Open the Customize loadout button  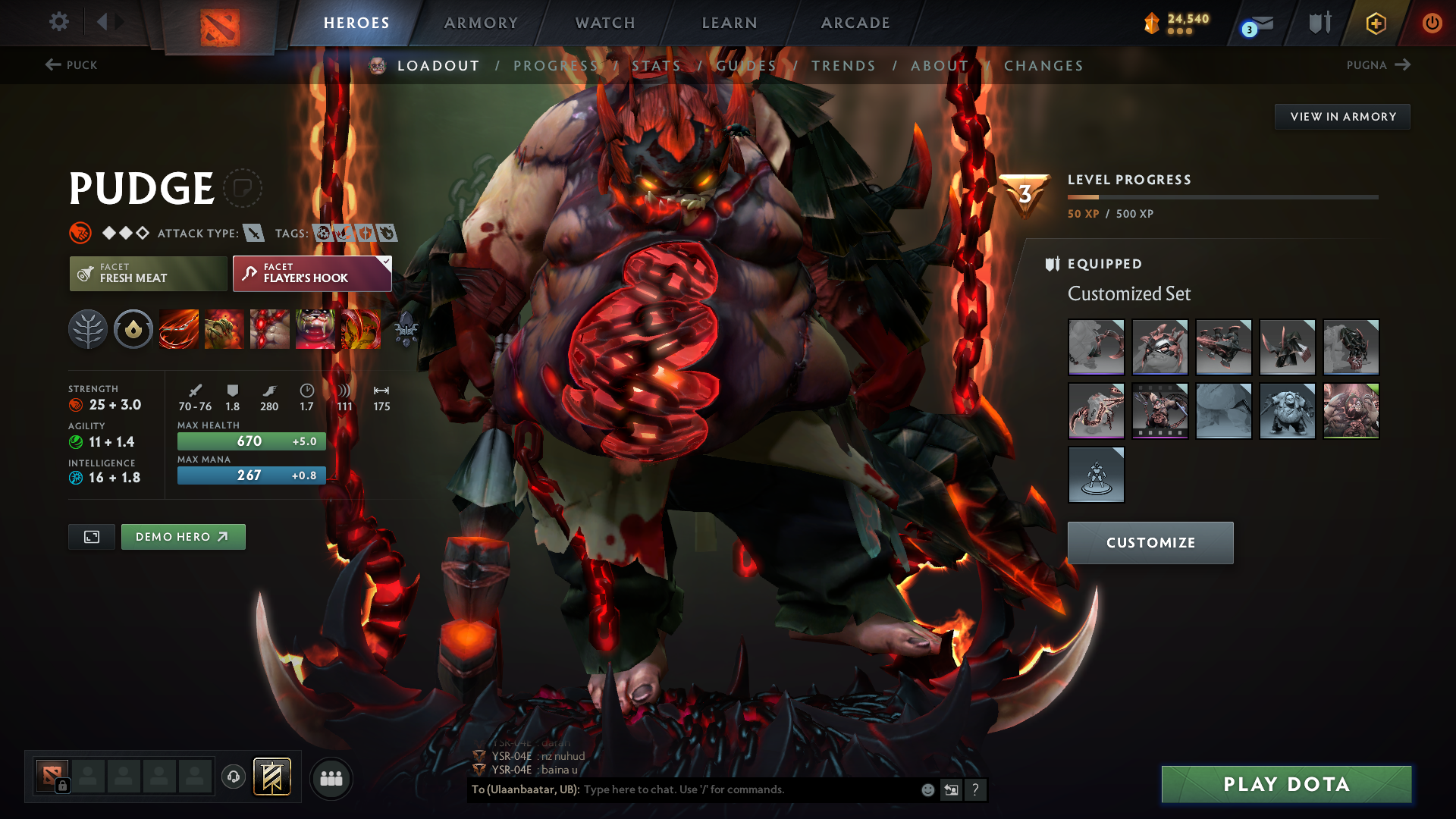1150,543
